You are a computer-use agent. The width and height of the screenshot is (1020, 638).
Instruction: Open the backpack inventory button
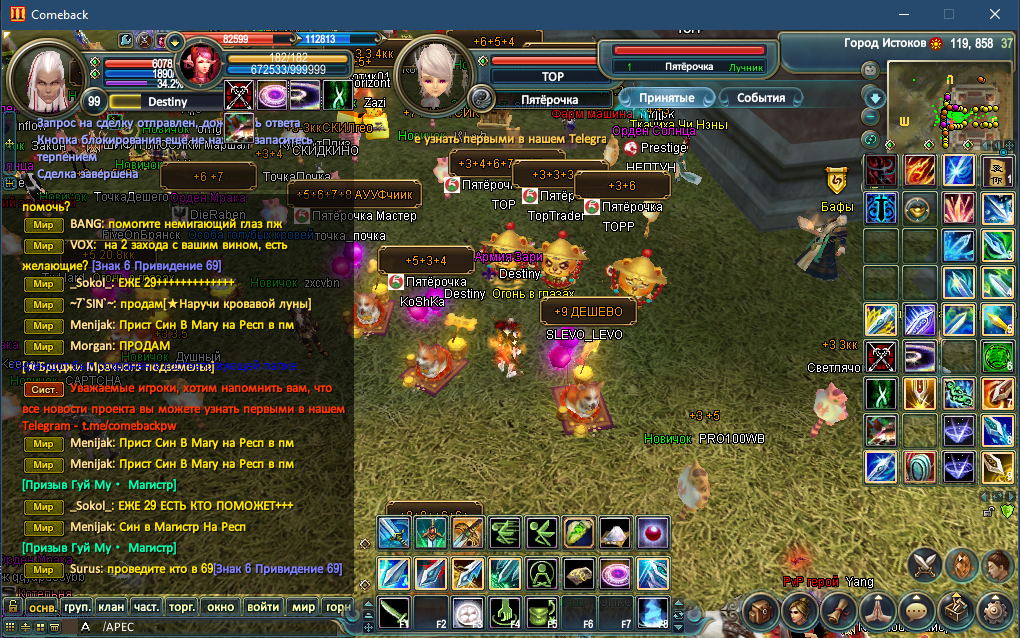[761, 609]
